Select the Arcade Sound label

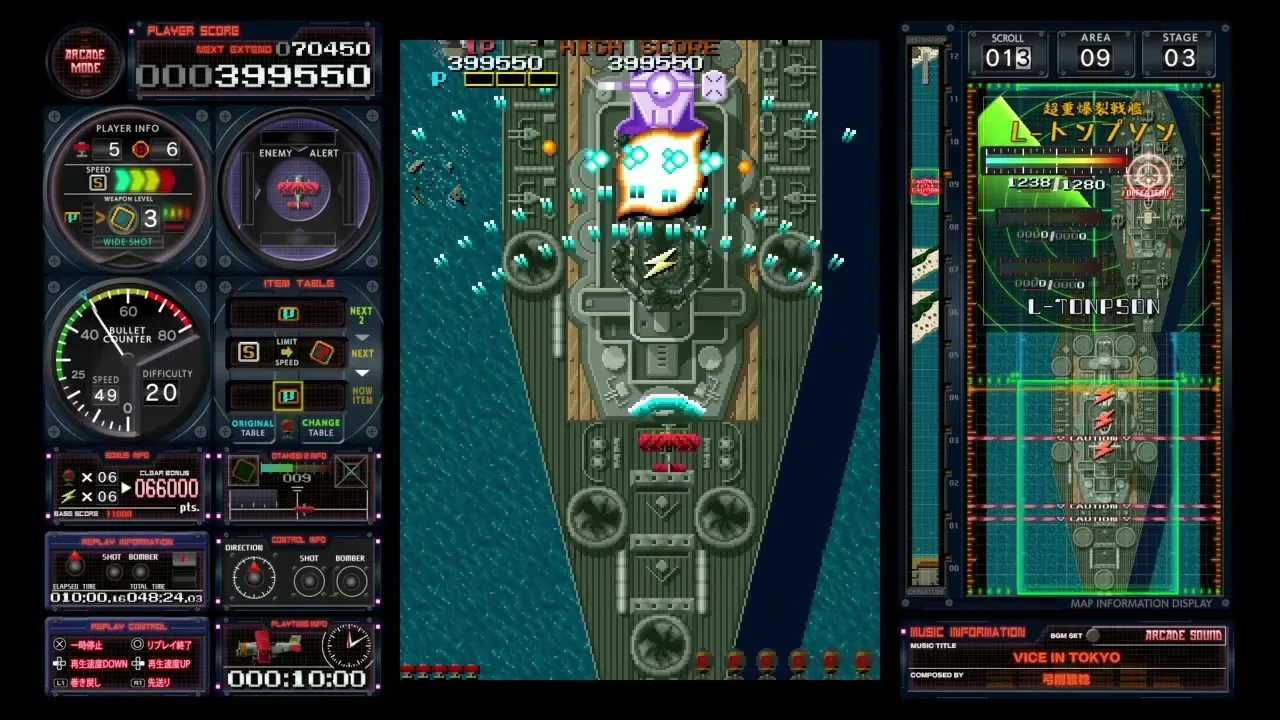coord(1183,635)
